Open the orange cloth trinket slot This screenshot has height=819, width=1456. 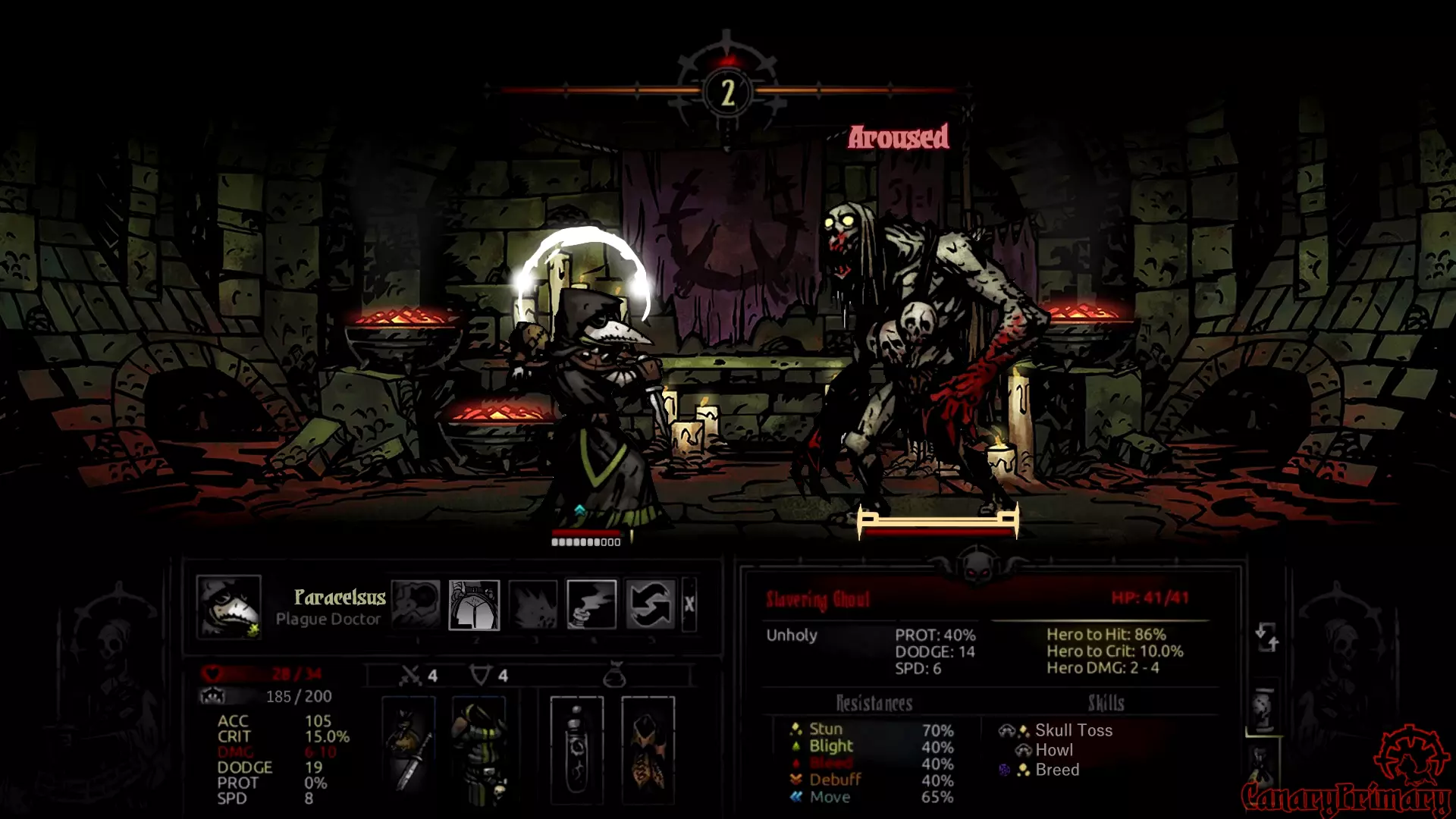click(648, 749)
